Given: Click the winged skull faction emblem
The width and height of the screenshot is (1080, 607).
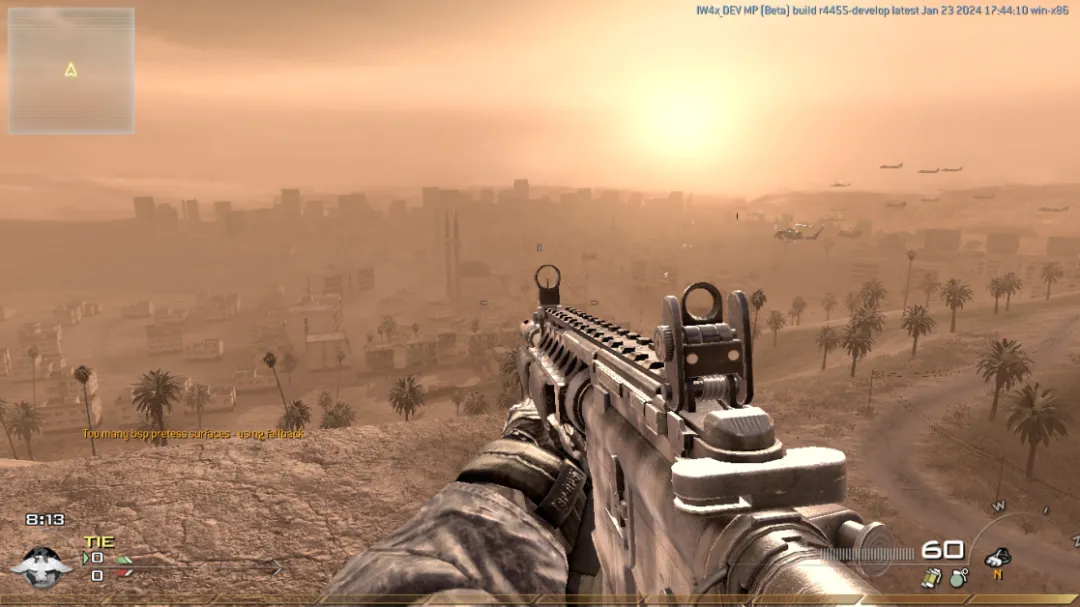Looking at the screenshot, I should click(42, 567).
